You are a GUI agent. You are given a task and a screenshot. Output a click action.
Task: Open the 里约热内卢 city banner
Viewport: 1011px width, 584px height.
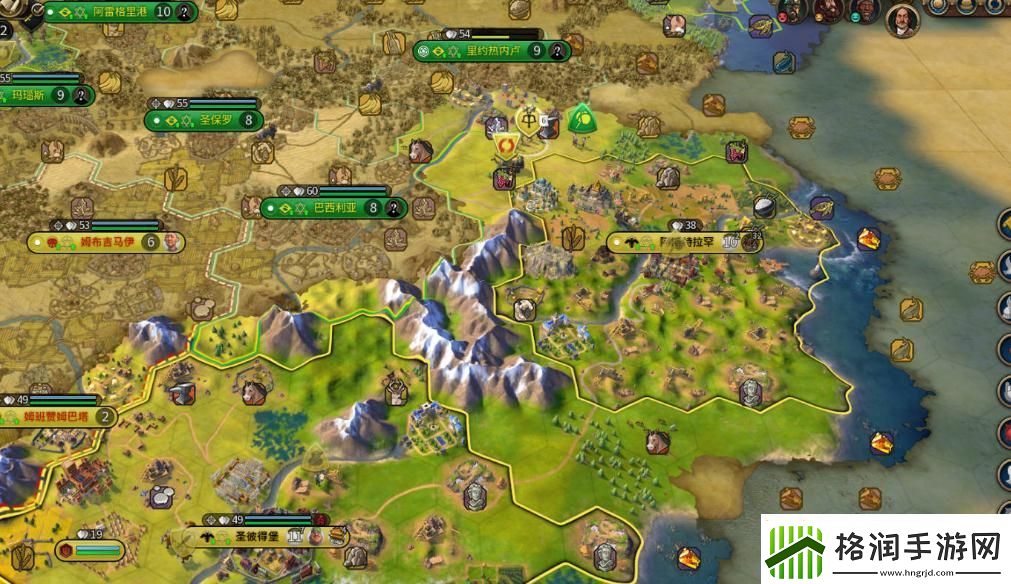(x=492, y=50)
